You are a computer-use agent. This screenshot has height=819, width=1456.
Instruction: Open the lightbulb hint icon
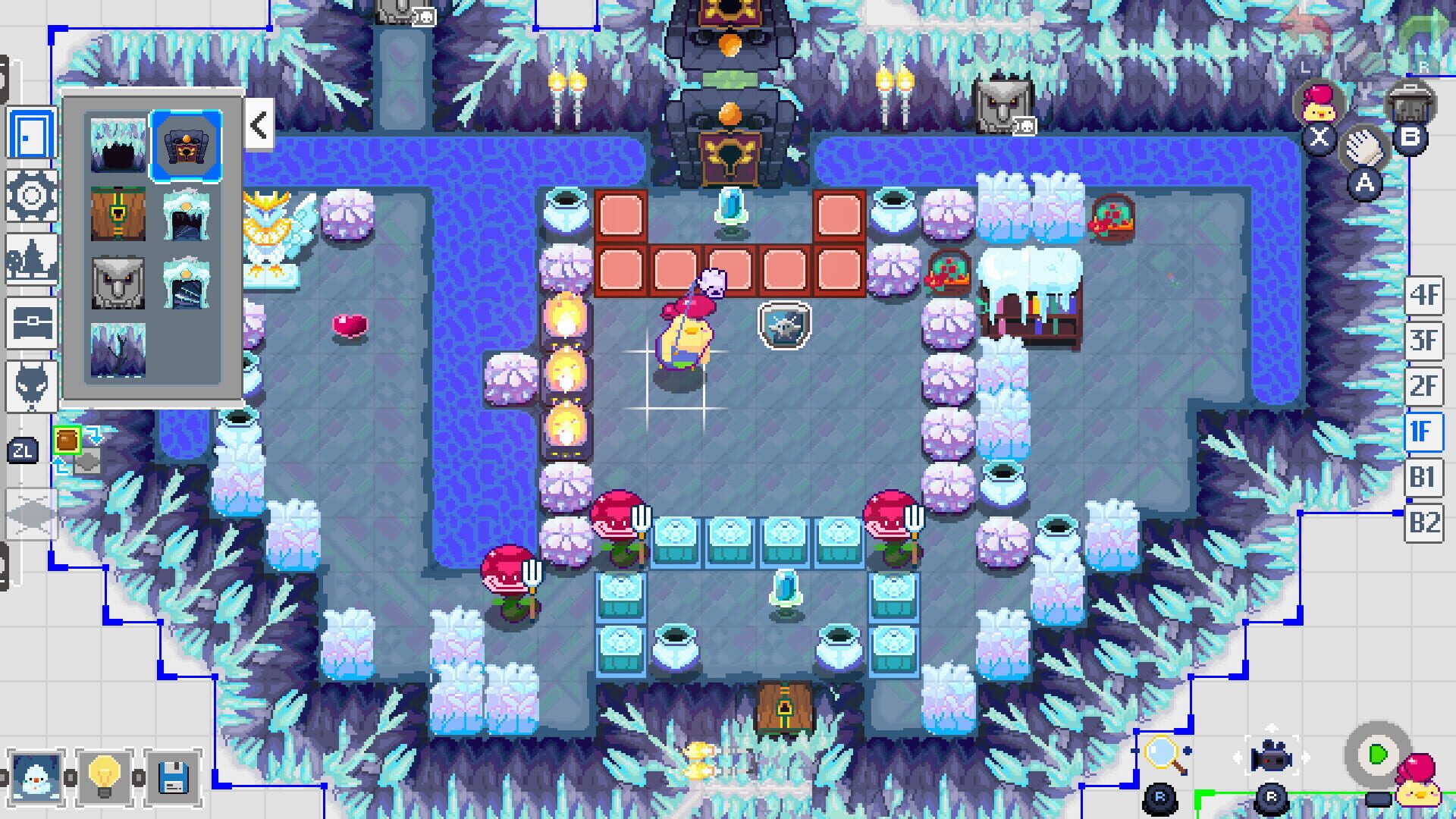point(104,777)
